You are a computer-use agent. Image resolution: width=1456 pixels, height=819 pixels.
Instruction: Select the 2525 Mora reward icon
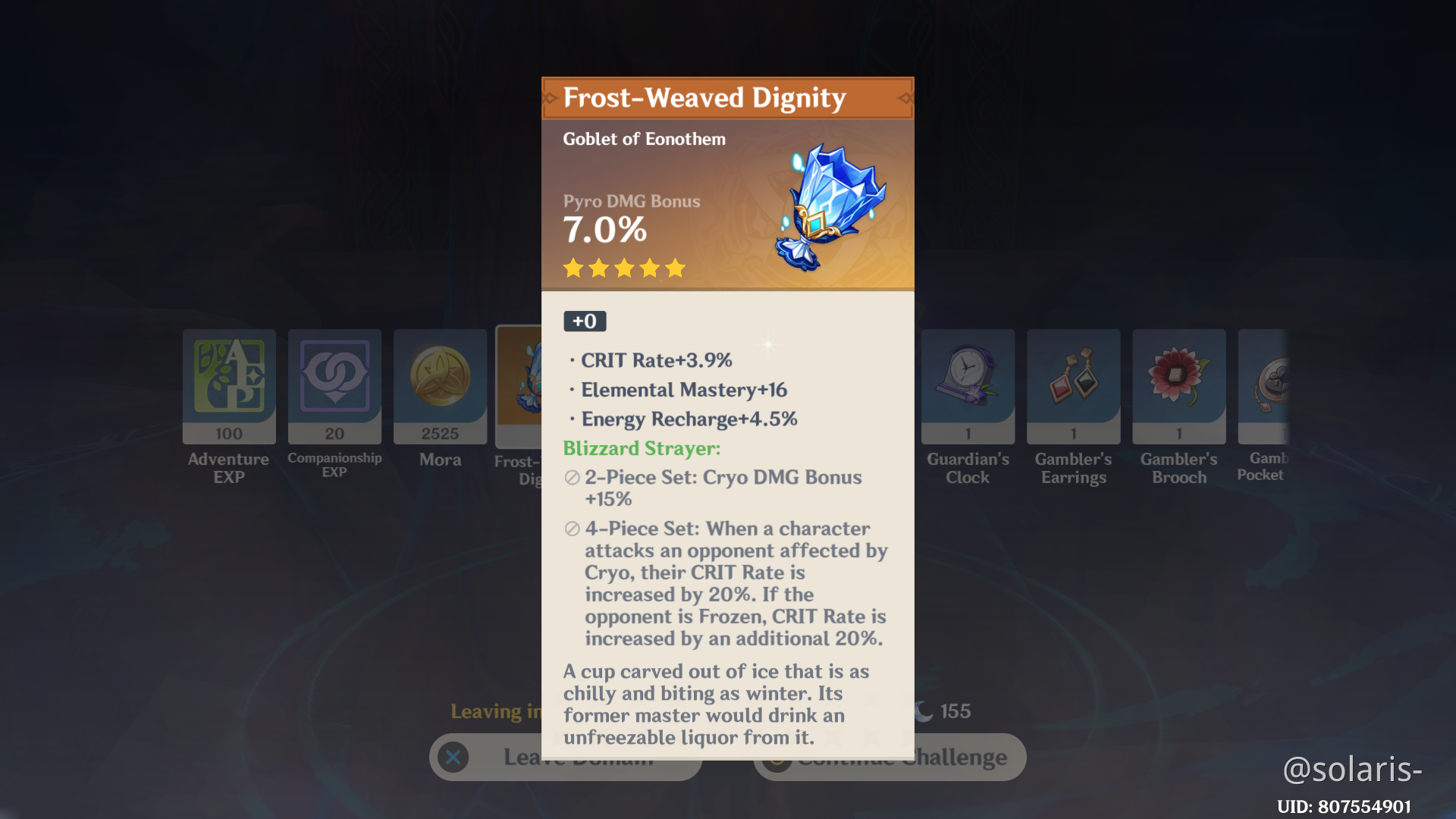click(440, 387)
